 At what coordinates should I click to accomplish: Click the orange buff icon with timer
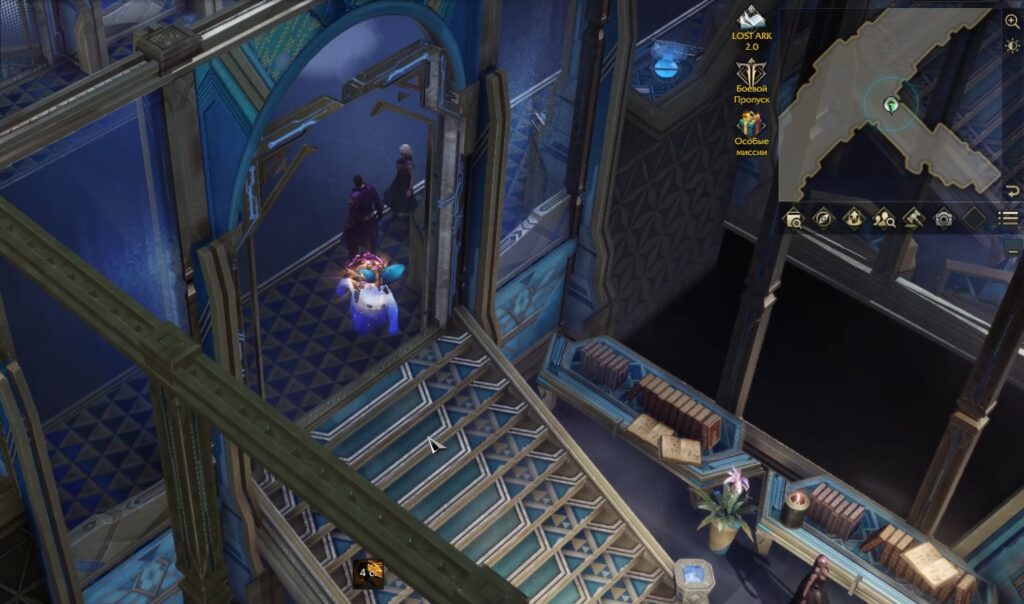coord(367,571)
